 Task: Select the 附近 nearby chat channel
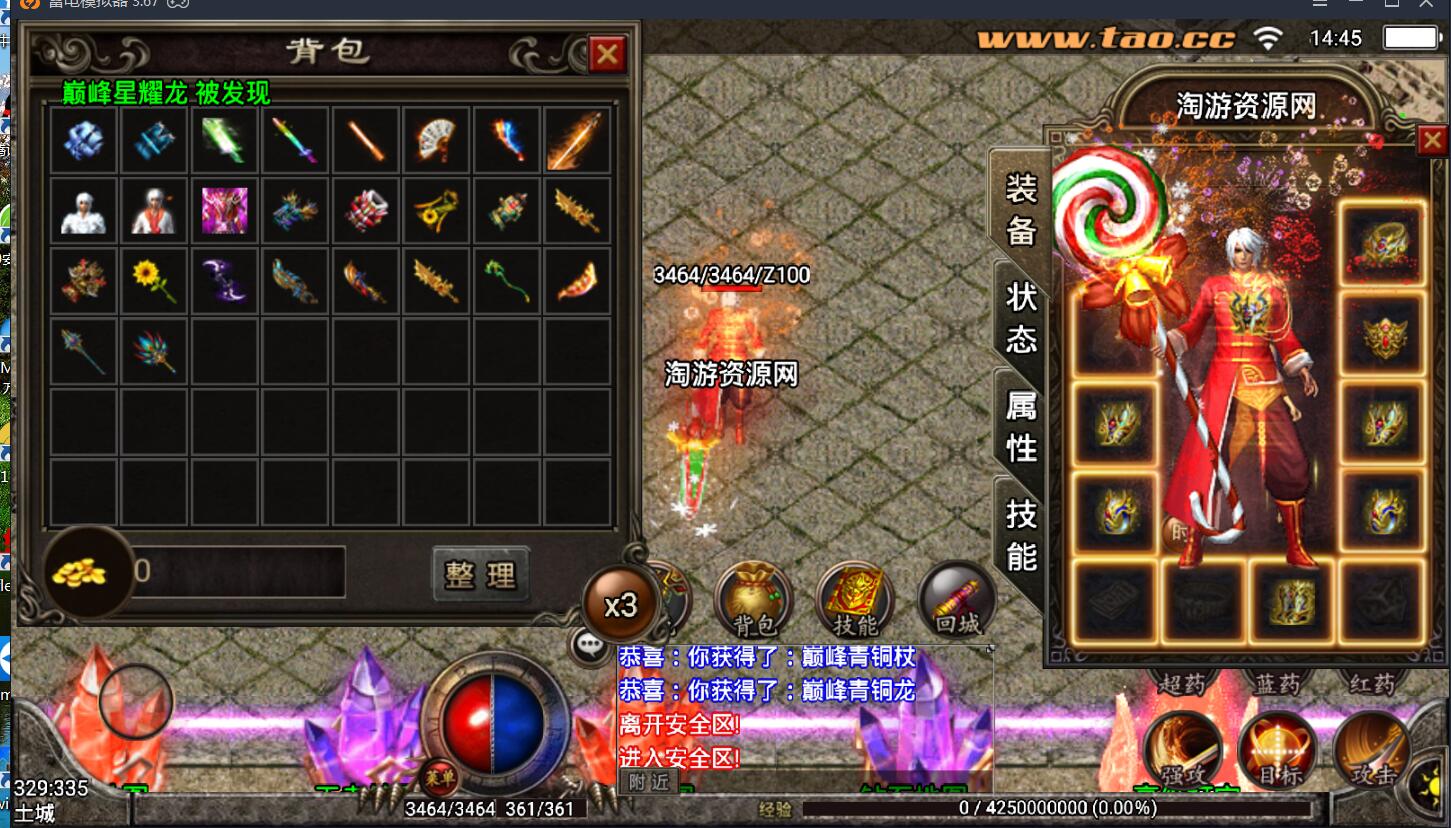coord(648,782)
